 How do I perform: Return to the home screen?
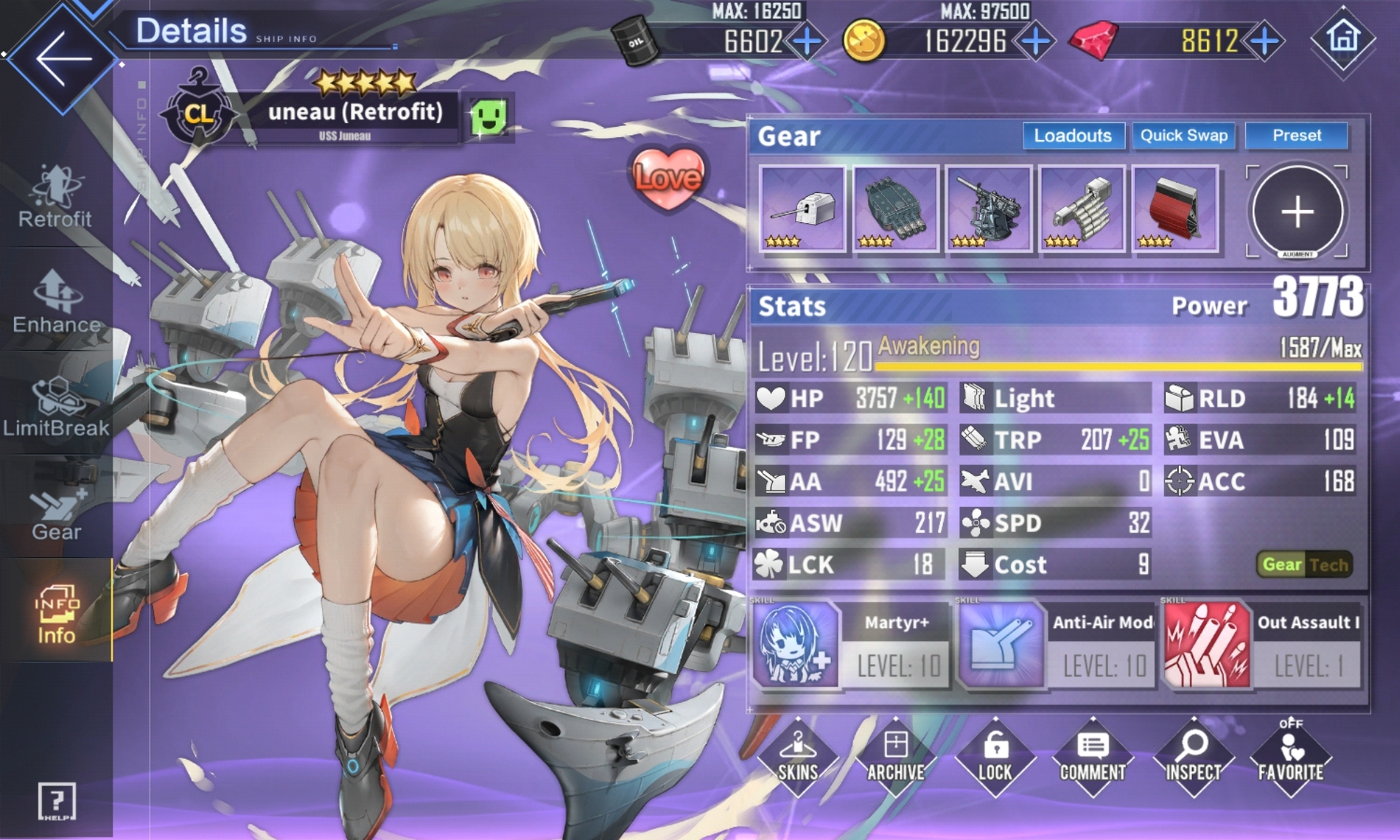[1342, 38]
